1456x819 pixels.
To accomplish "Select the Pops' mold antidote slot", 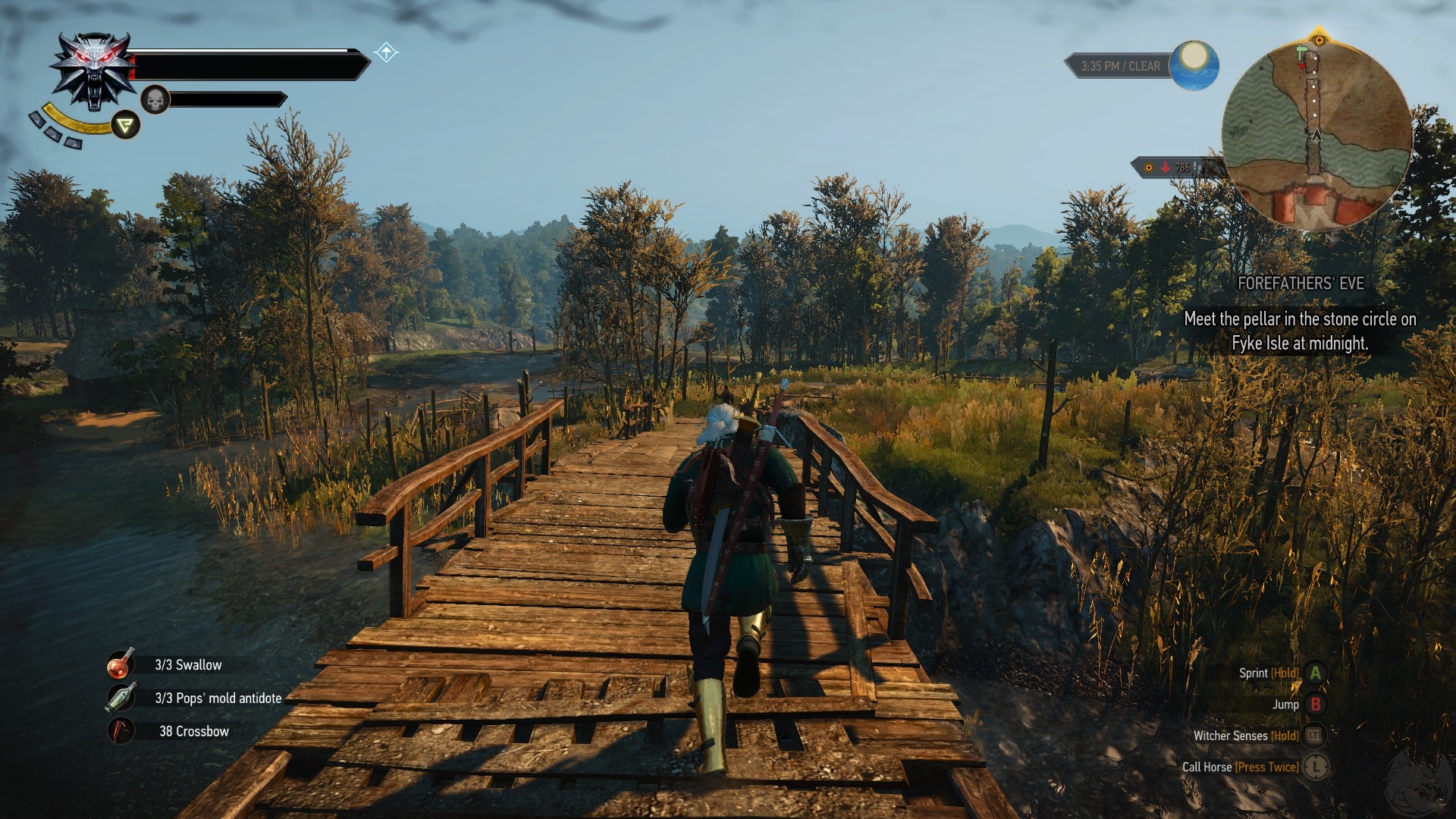I will click(121, 698).
